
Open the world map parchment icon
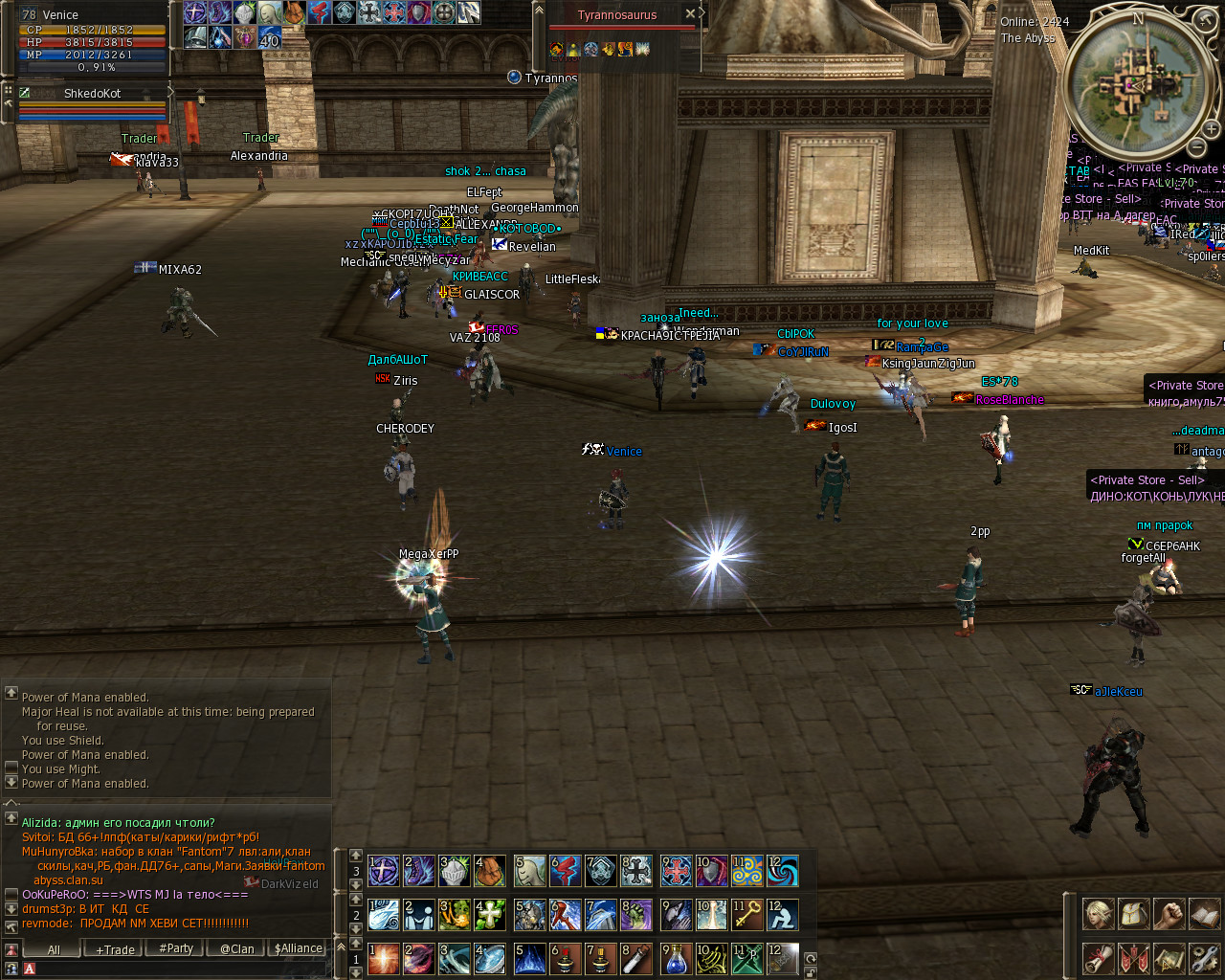1169,957
